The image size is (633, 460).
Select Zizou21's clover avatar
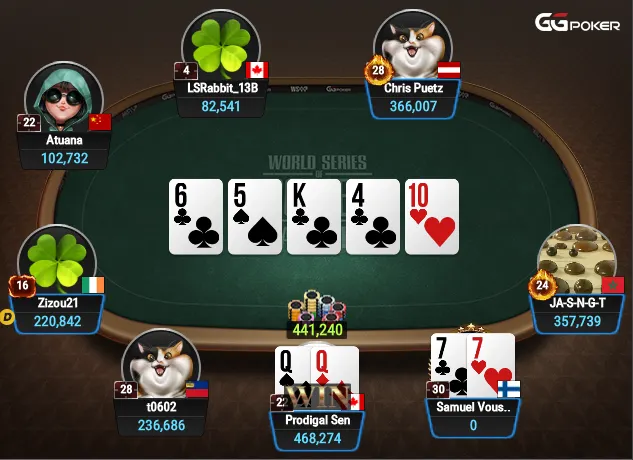point(57,262)
